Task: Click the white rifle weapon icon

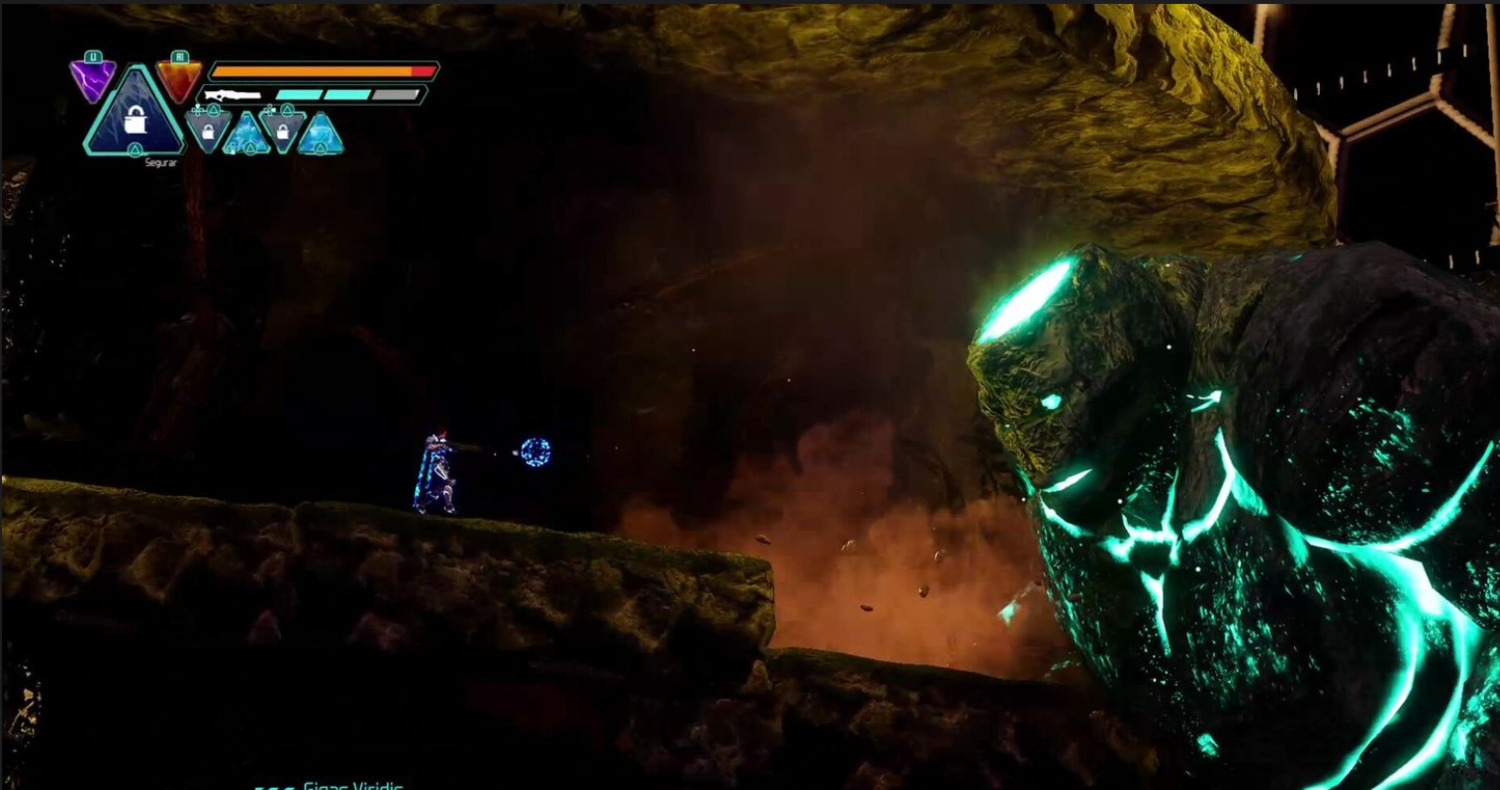Action: 232,96
